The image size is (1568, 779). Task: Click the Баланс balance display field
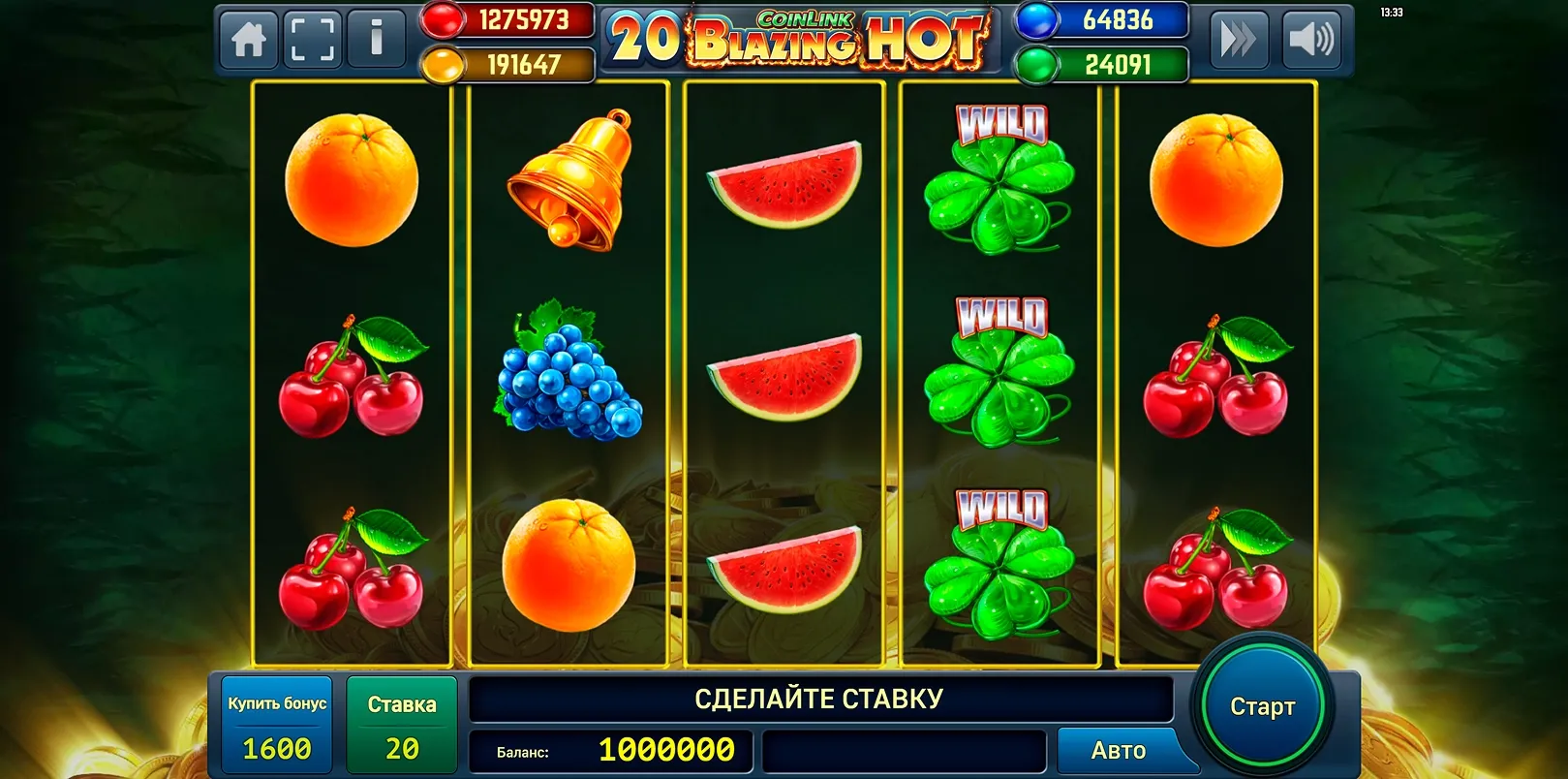612,749
